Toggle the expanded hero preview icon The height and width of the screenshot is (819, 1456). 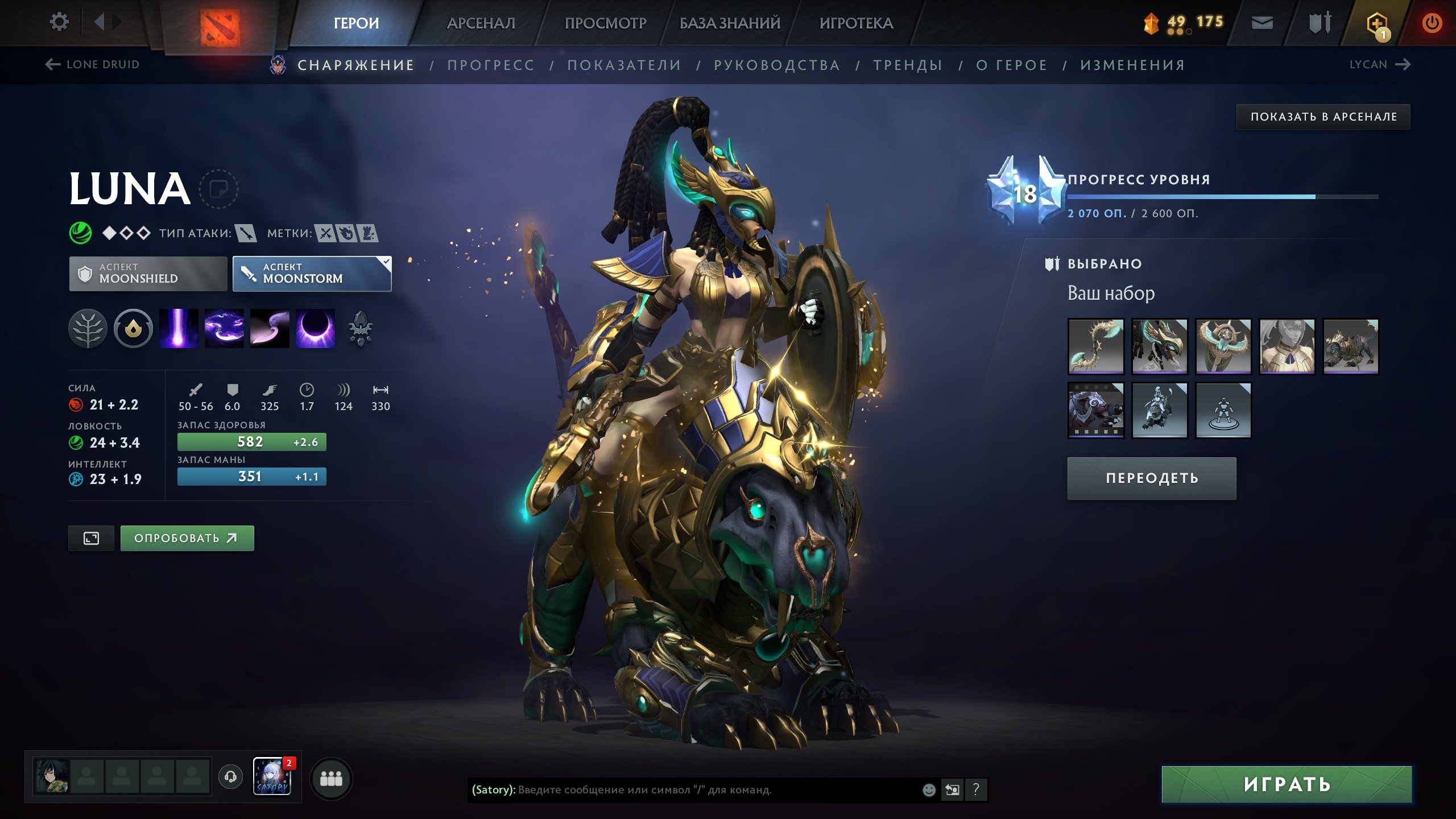tap(91, 537)
